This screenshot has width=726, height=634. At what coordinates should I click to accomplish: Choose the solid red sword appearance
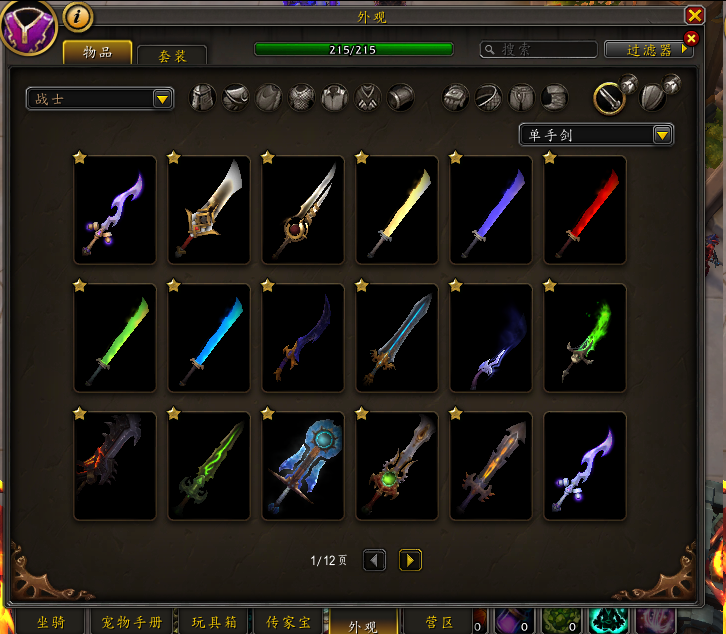coord(585,210)
